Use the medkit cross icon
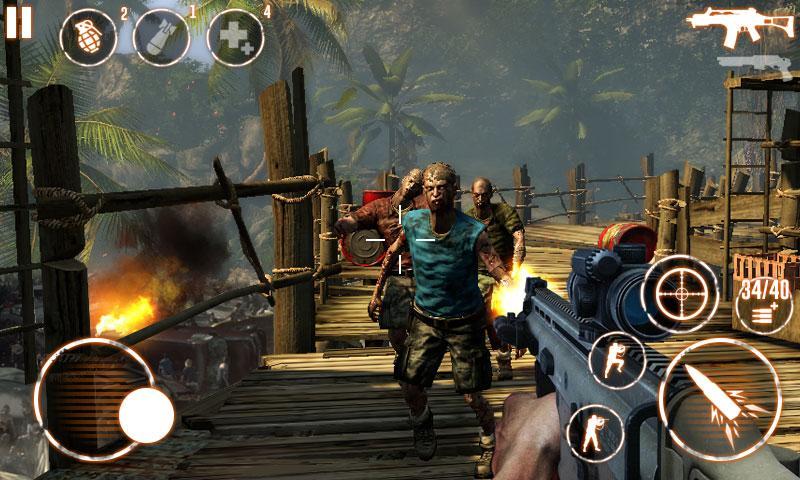800x480 pixels. 235,38
